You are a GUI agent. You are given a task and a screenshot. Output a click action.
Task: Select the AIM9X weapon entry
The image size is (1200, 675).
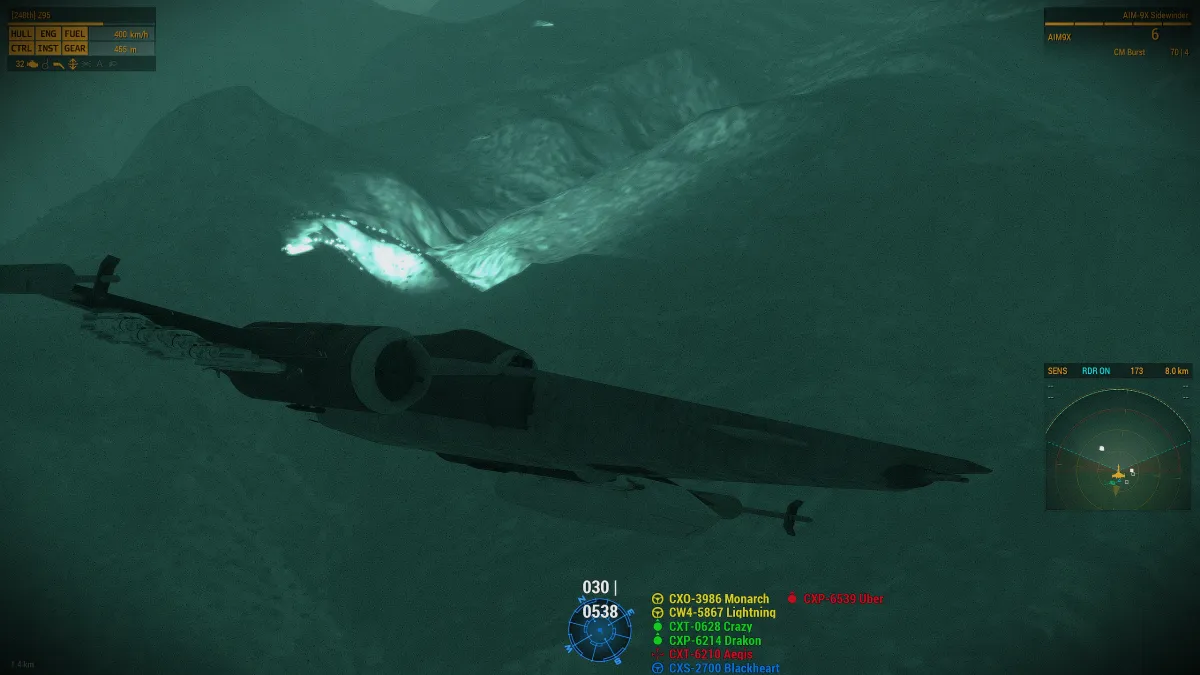click(x=1060, y=36)
